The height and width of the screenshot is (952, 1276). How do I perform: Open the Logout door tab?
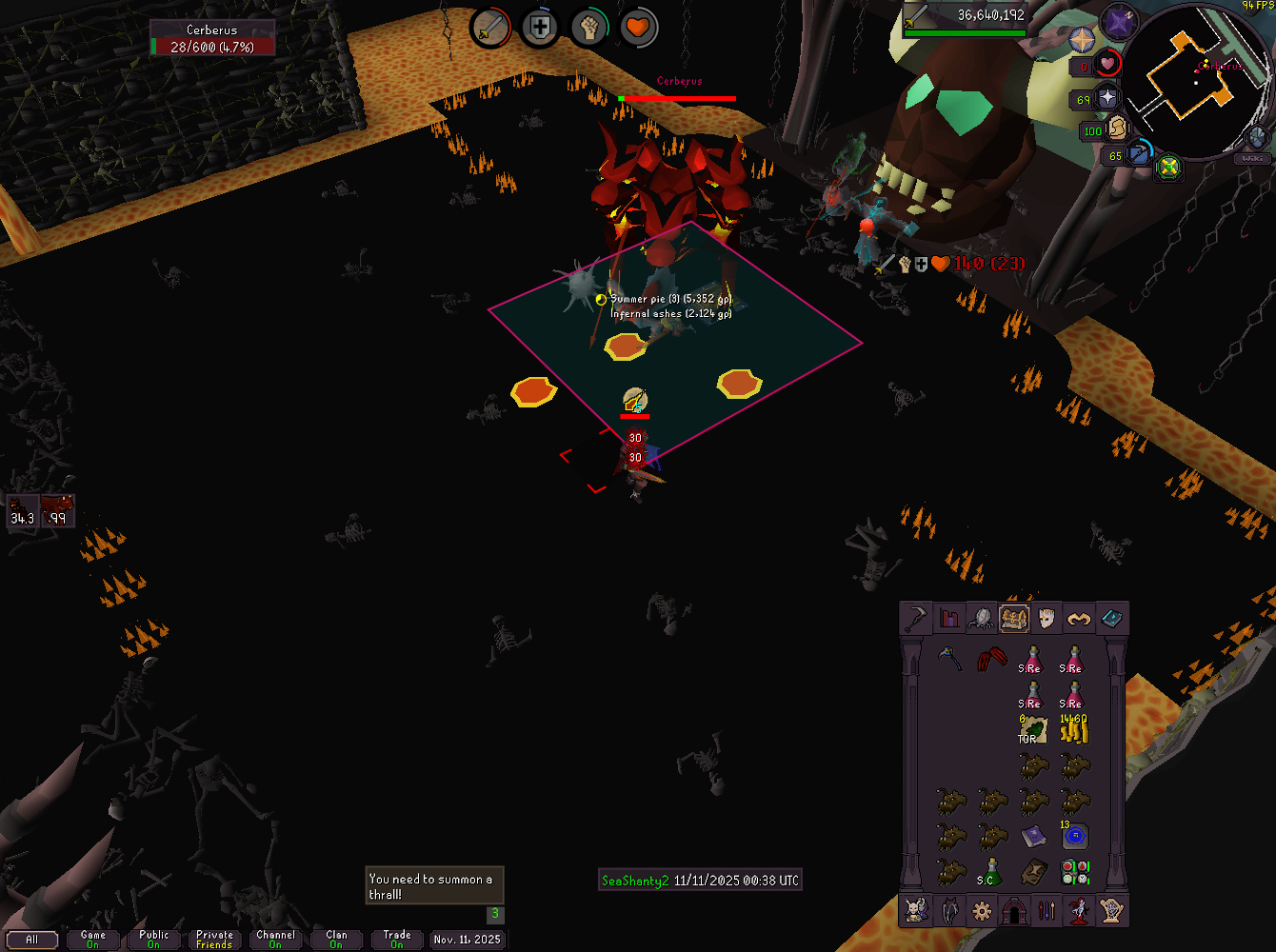click(1014, 911)
